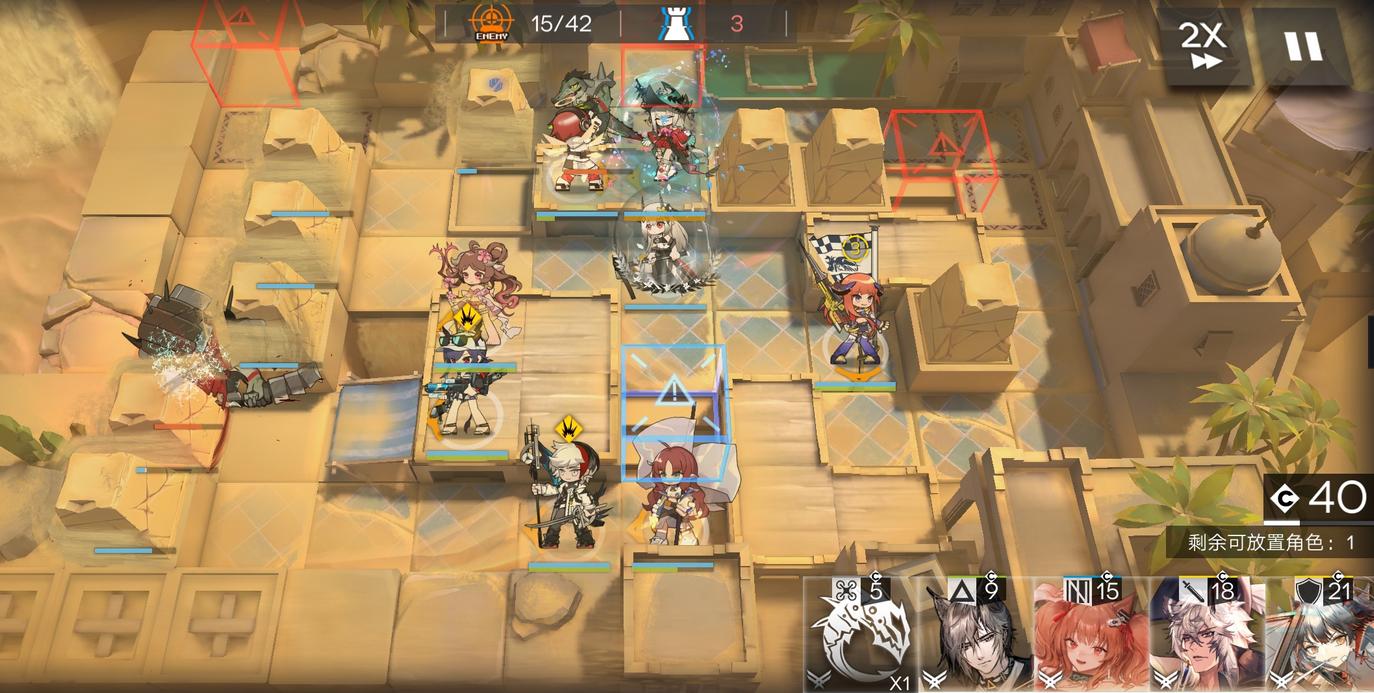Pause the battle
1374x693 pixels.
coord(1302,46)
